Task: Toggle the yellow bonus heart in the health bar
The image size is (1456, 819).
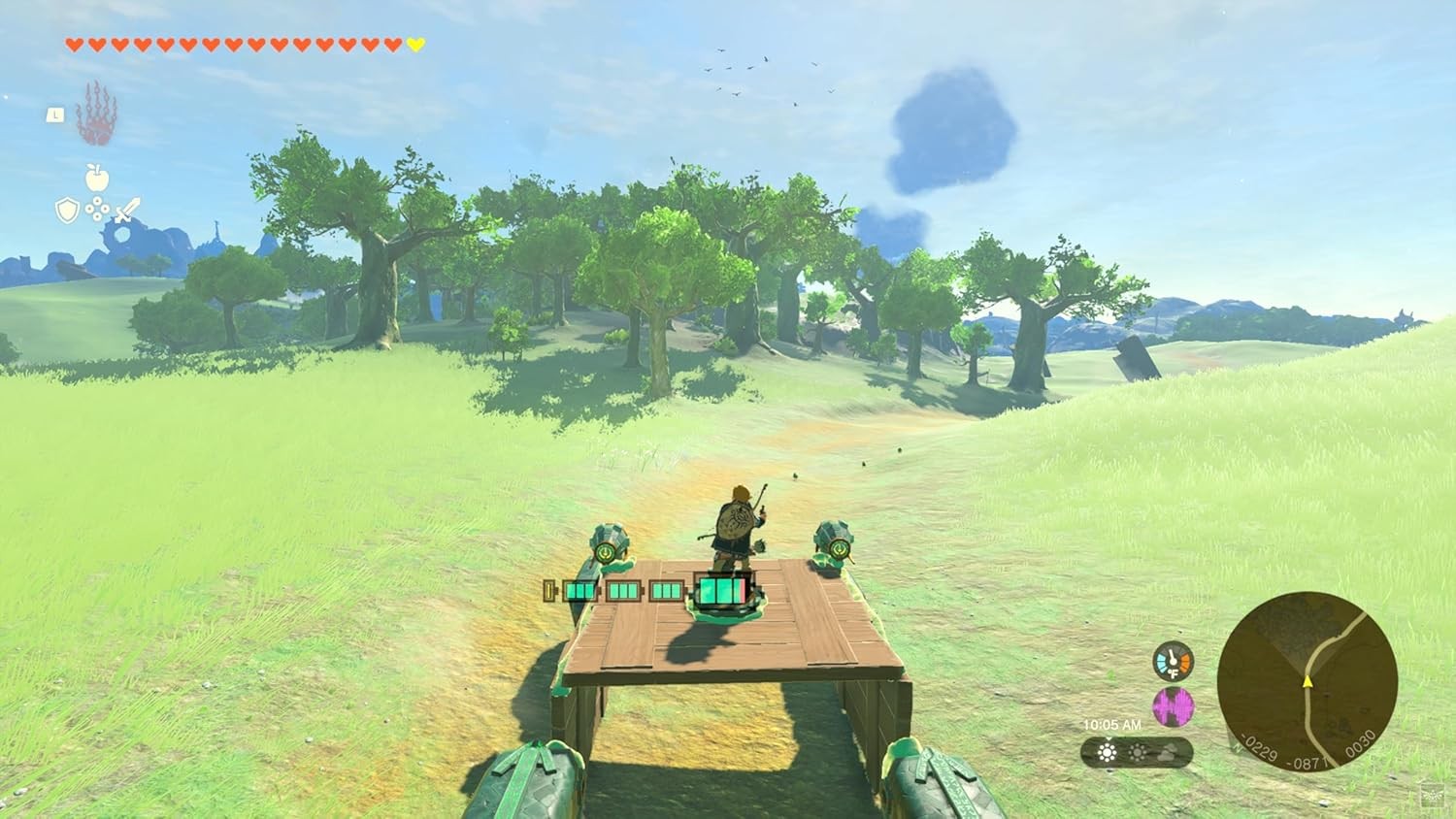Action: pos(415,43)
